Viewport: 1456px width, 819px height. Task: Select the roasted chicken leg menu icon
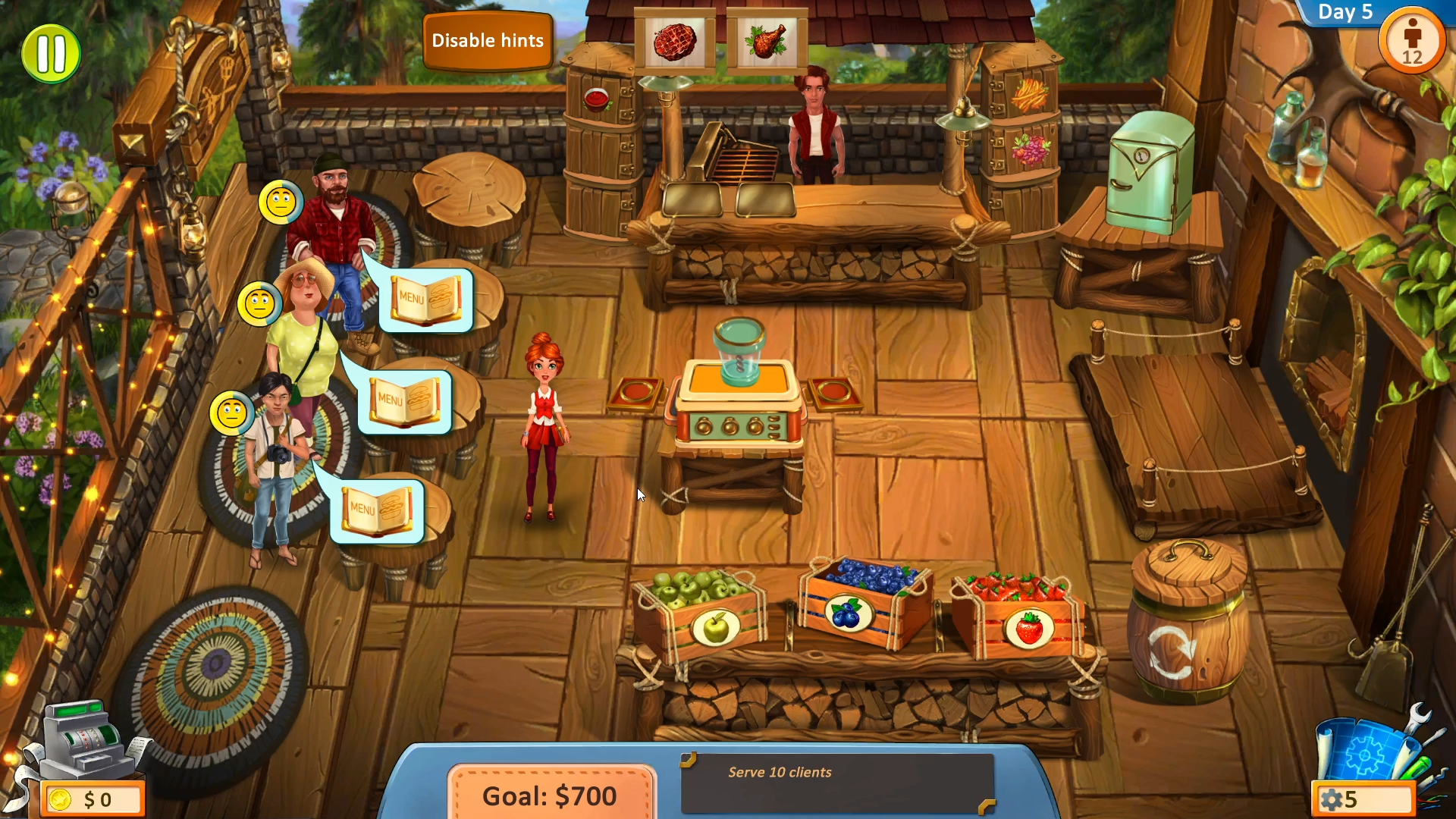pos(768,42)
